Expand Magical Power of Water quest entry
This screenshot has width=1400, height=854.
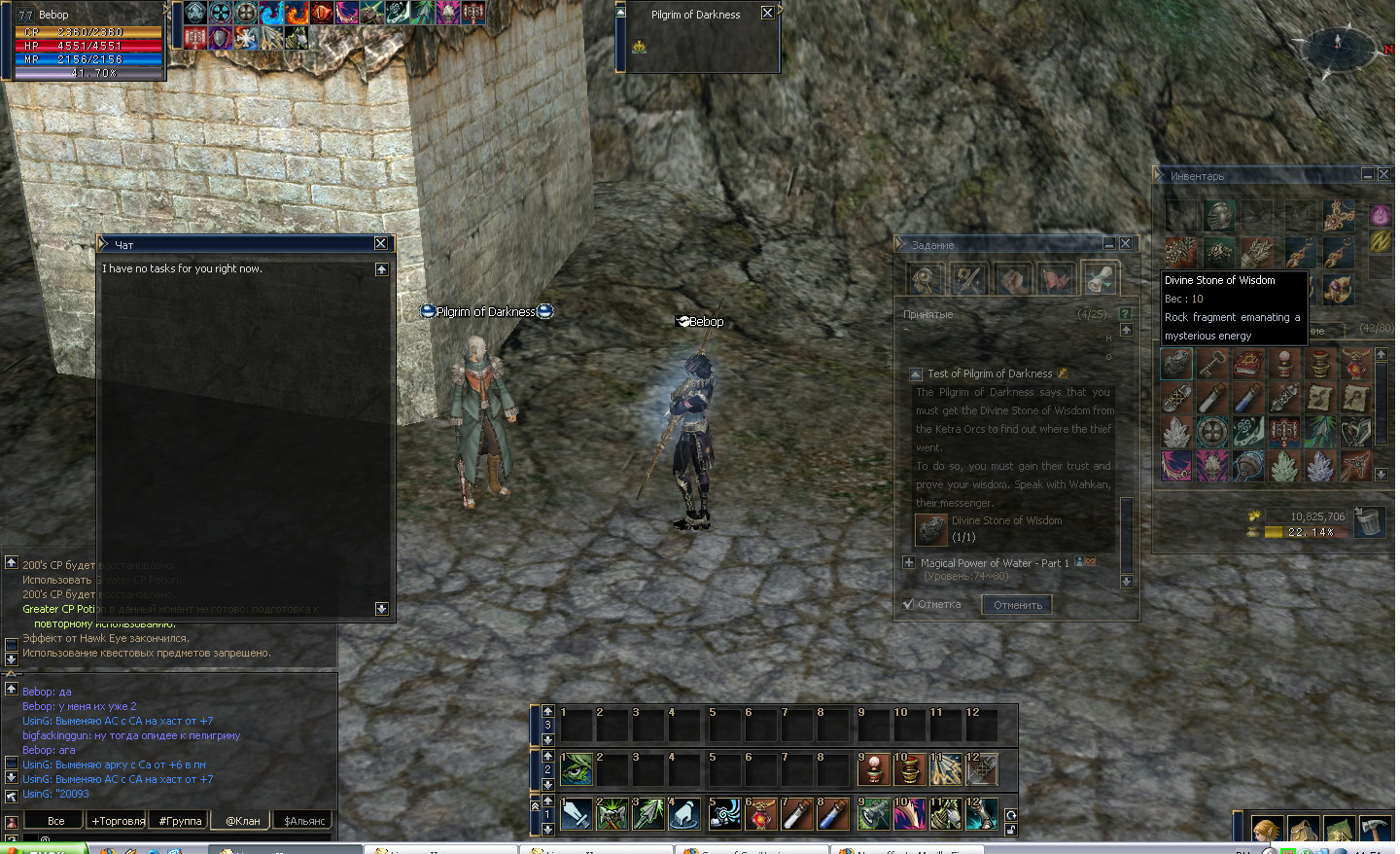(x=909, y=562)
